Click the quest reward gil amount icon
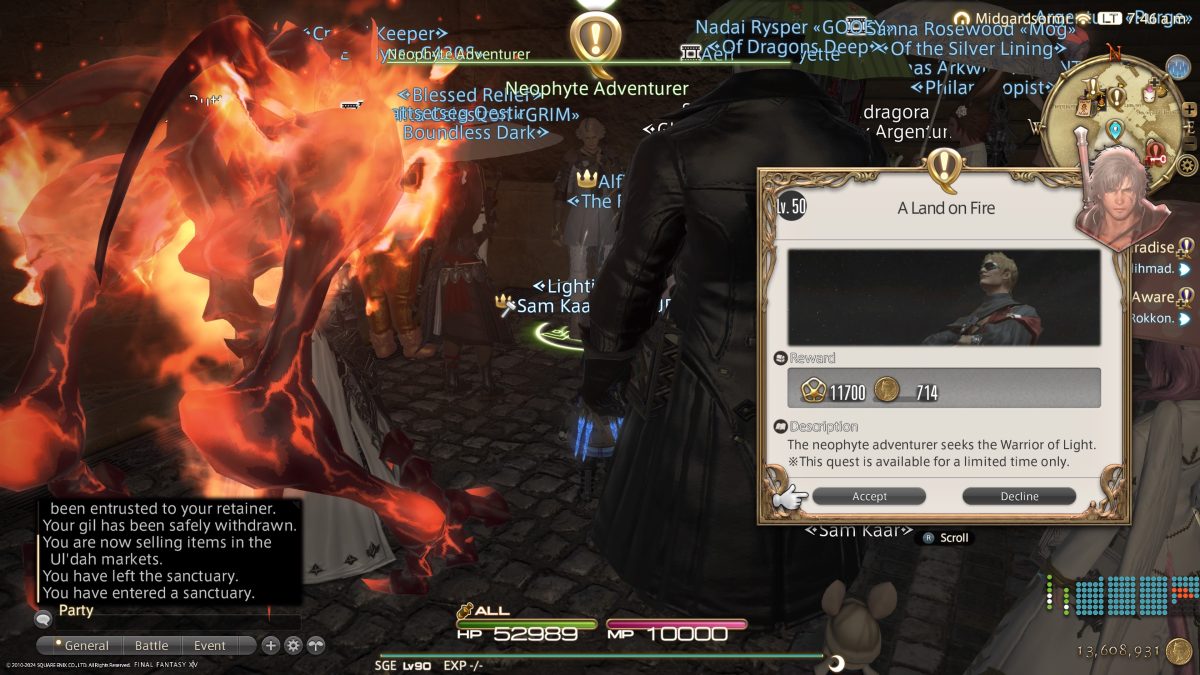Image resolution: width=1200 pixels, height=675 pixels. 886,391
